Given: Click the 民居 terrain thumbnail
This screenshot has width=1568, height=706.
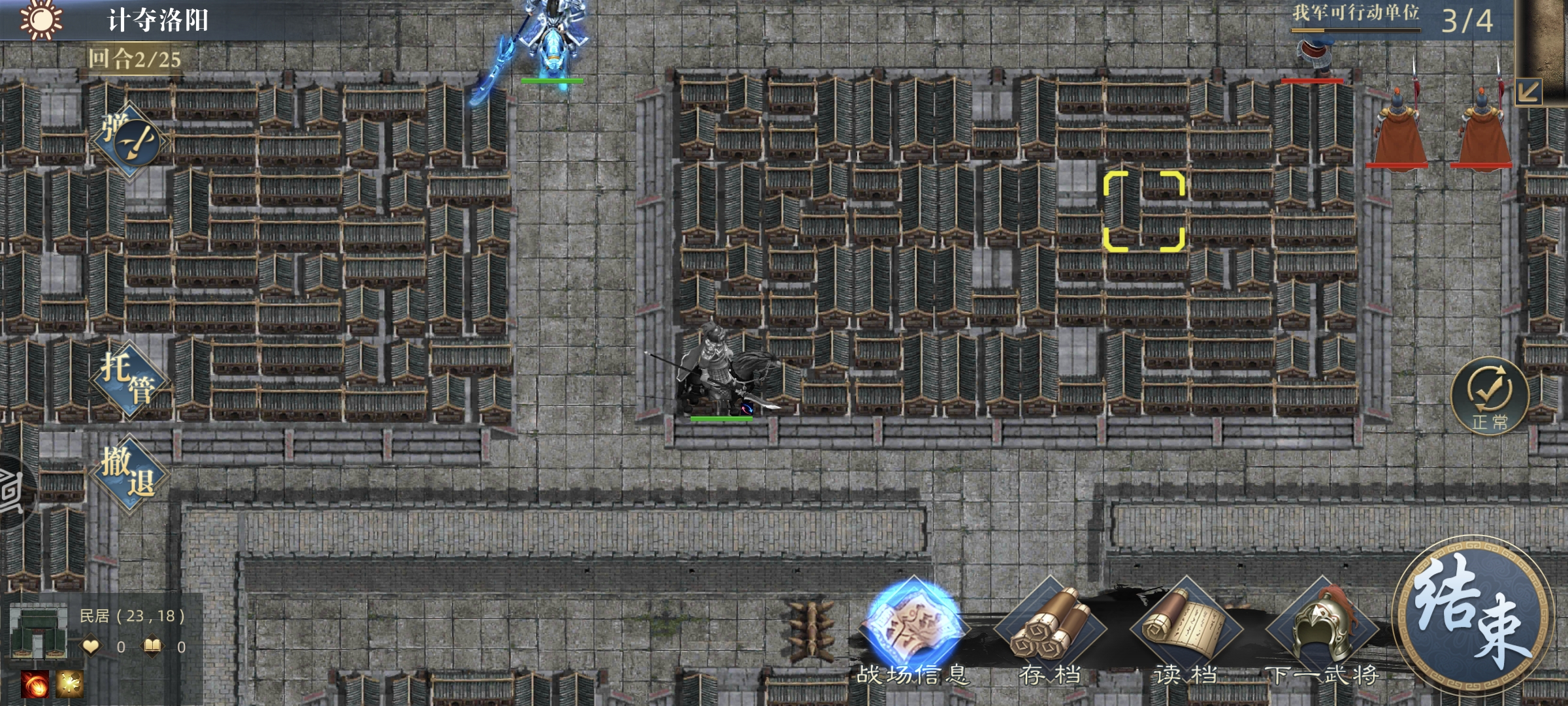Looking at the screenshot, I should 39,631.
